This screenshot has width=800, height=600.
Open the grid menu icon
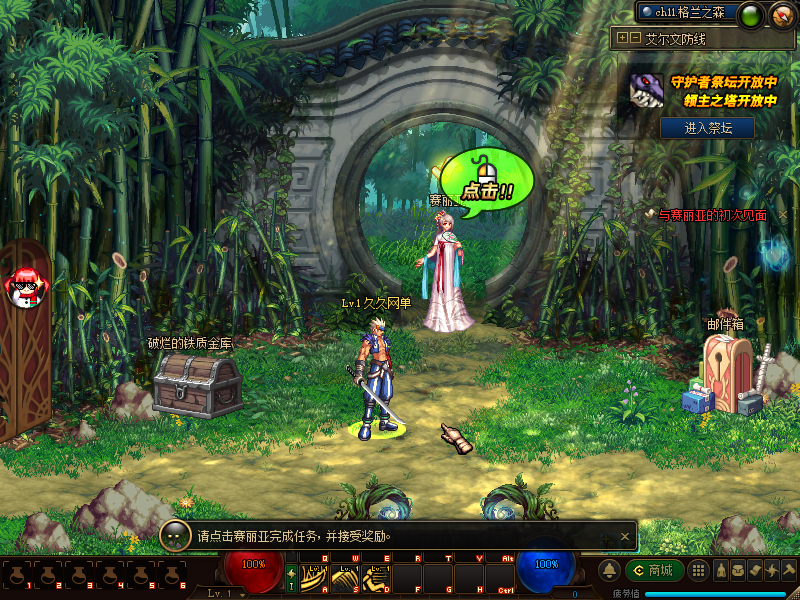click(700, 570)
